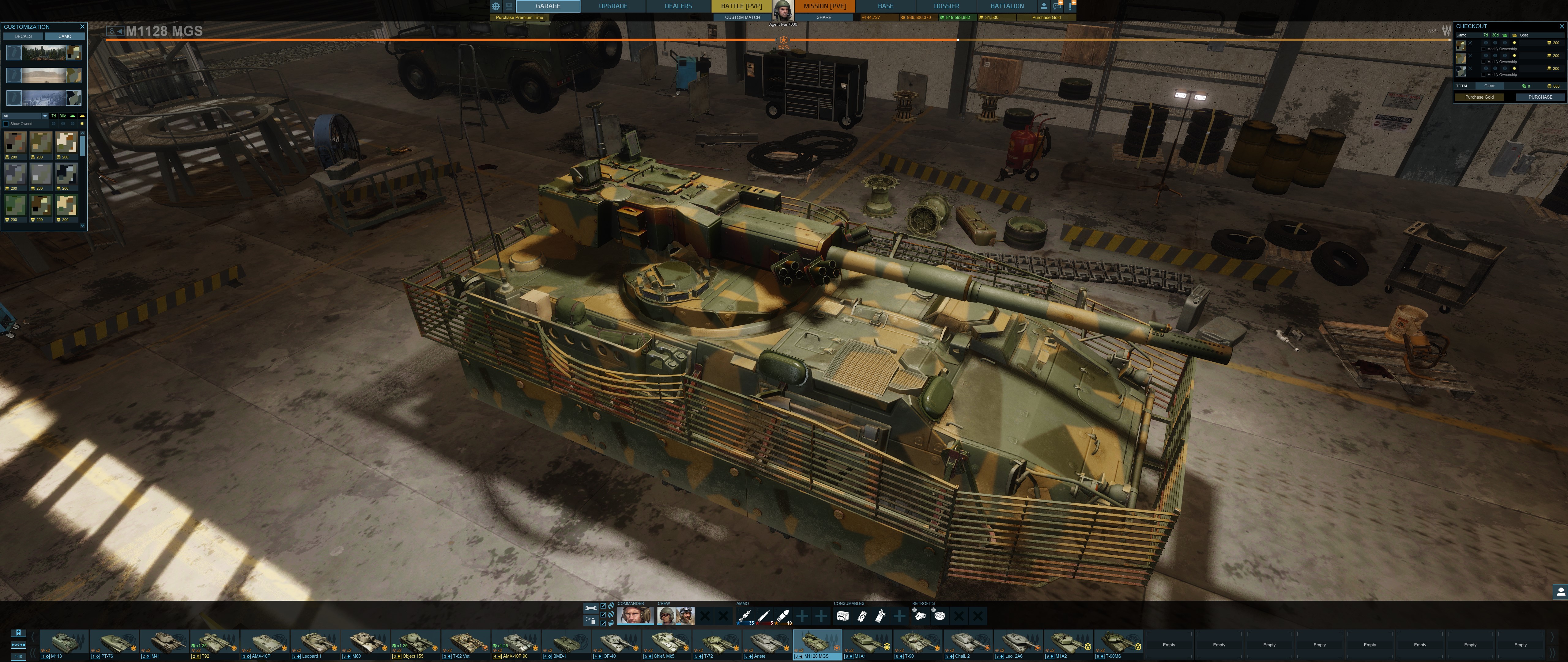Open Purchase Gold from the checkout panel
This screenshot has width=1568, height=662.
[x=1479, y=97]
